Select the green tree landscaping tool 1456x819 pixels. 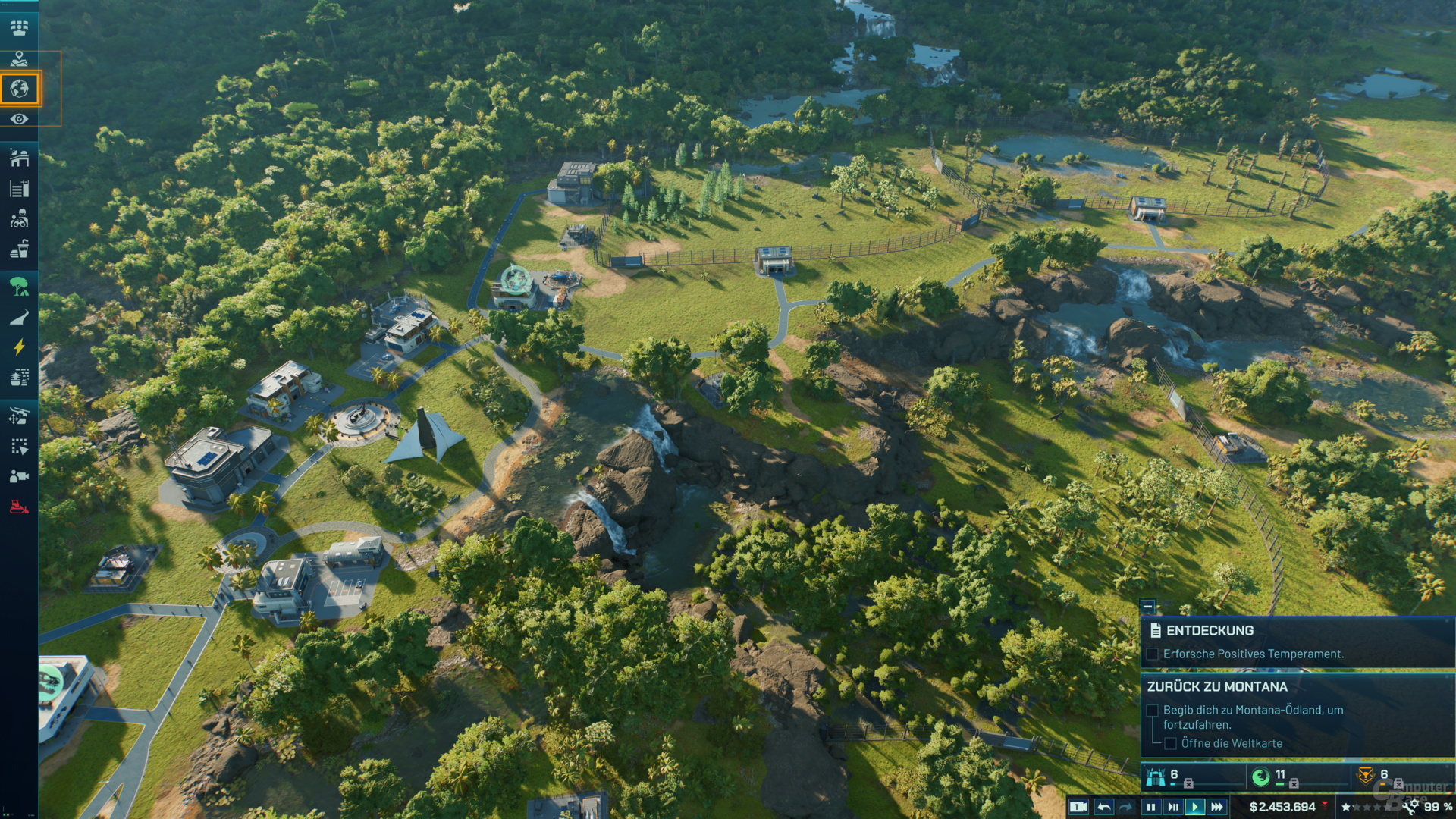point(20,286)
